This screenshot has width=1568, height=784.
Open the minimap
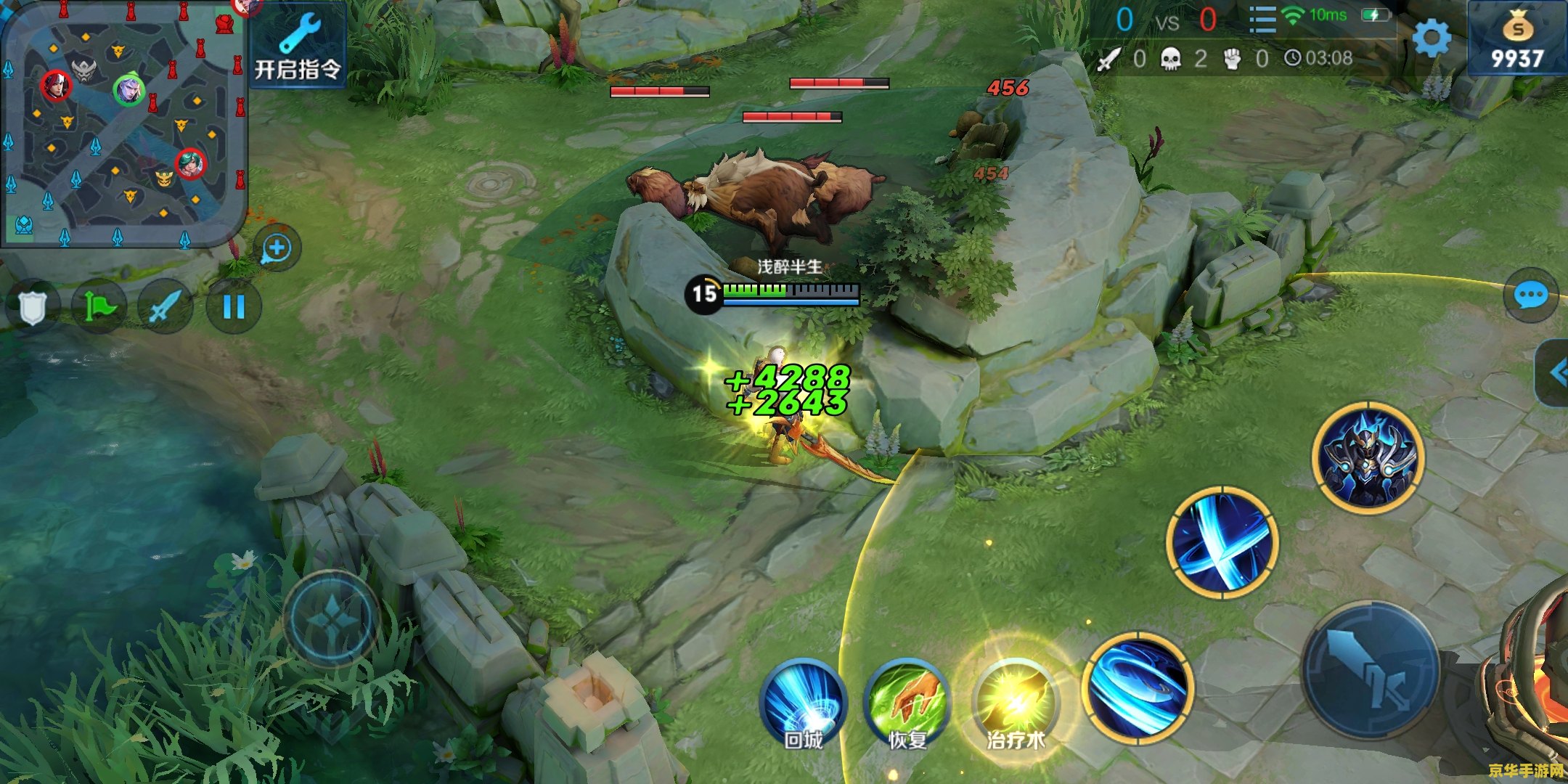pos(123,123)
